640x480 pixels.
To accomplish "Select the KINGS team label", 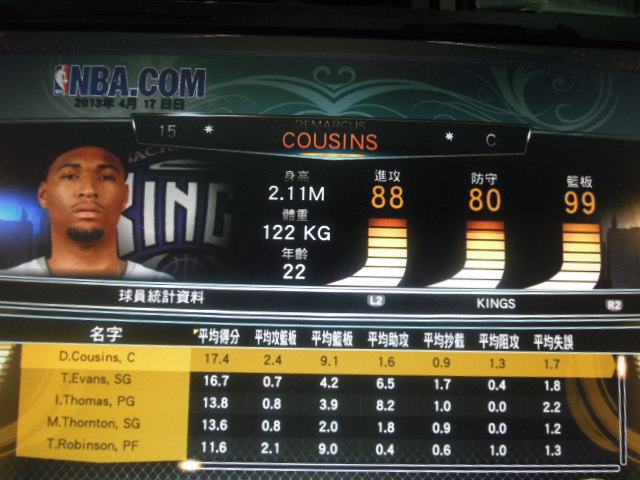I will point(495,299).
